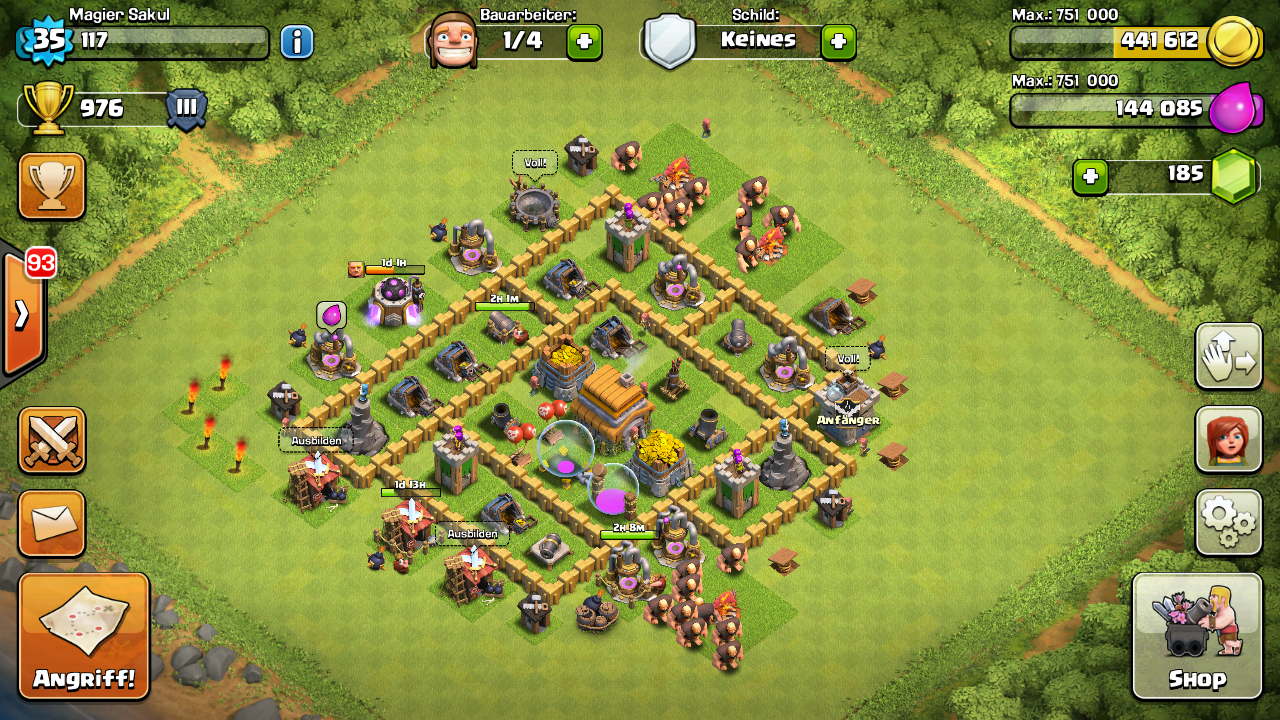Screen dimensions: 1280x720
Task: Buy a shield with the green plus
Action: click(838, 41)
